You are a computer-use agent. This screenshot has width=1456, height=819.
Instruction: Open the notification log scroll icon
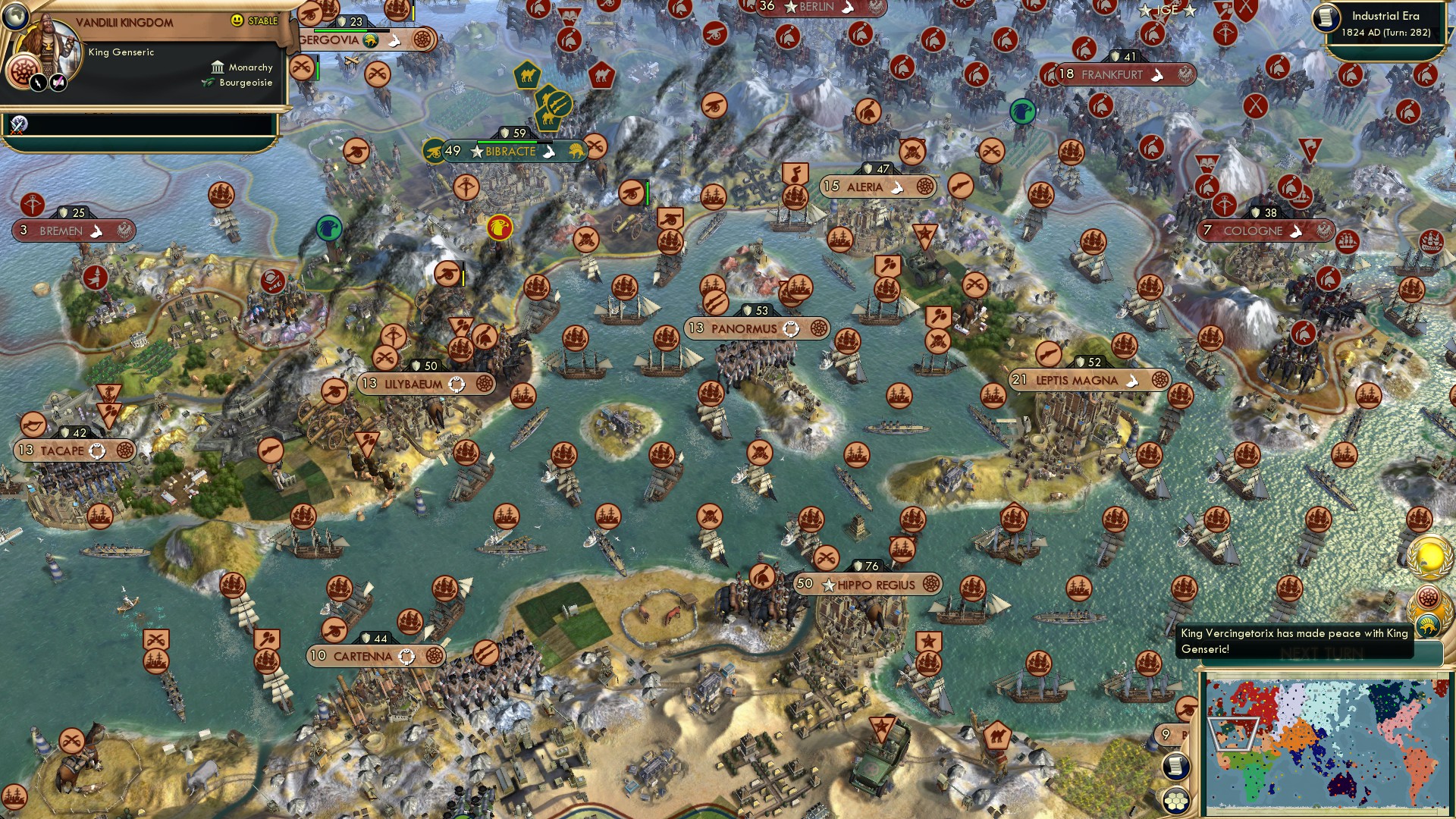click(1176, 766)
